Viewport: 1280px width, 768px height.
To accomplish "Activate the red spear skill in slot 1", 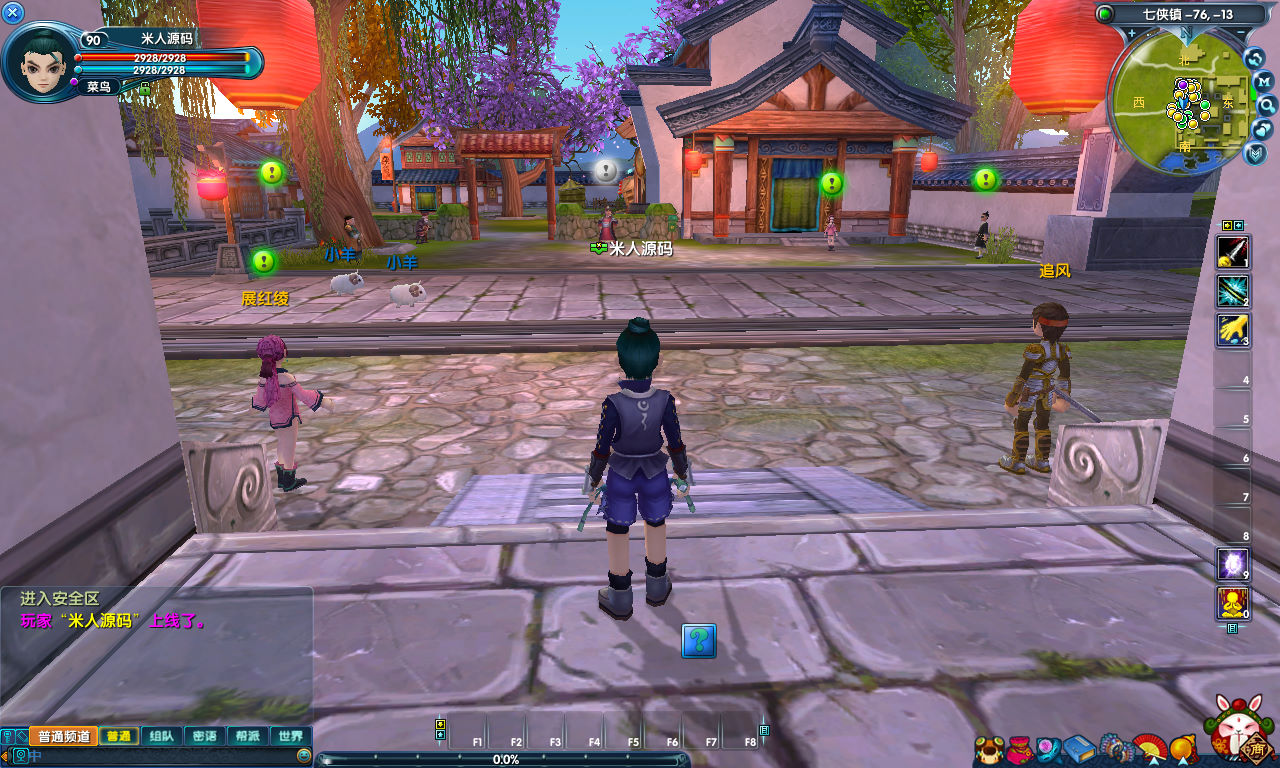I will (x=1232, y=251).
